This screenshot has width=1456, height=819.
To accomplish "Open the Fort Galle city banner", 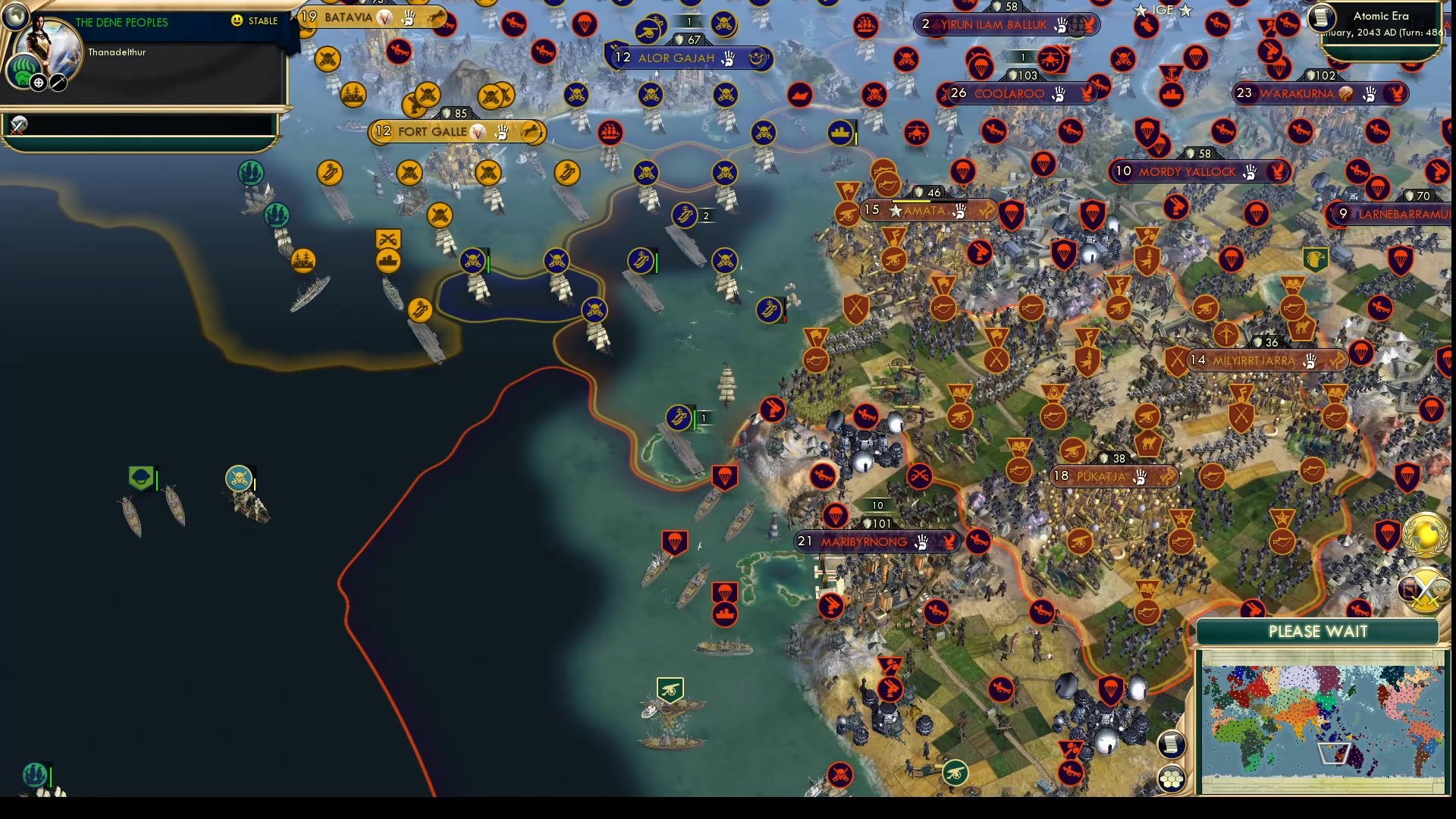I will tap(455, 131).
